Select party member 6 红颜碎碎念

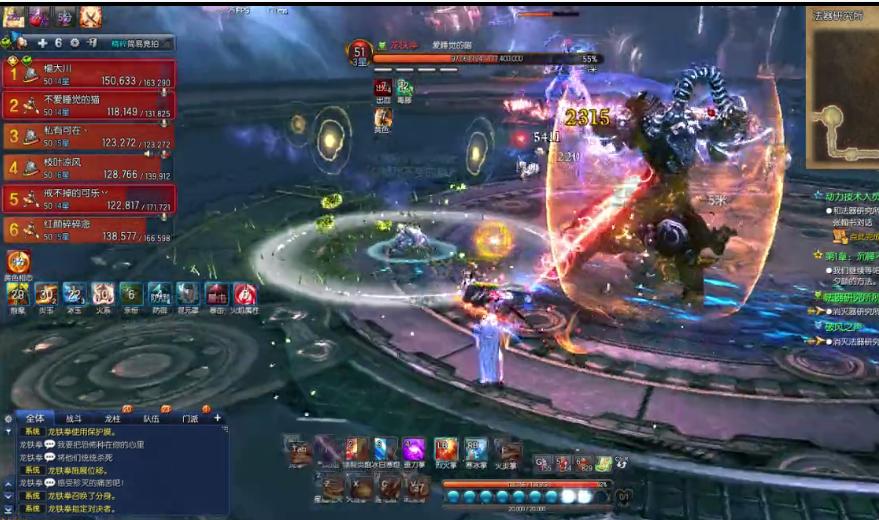(x=90, y=230)
